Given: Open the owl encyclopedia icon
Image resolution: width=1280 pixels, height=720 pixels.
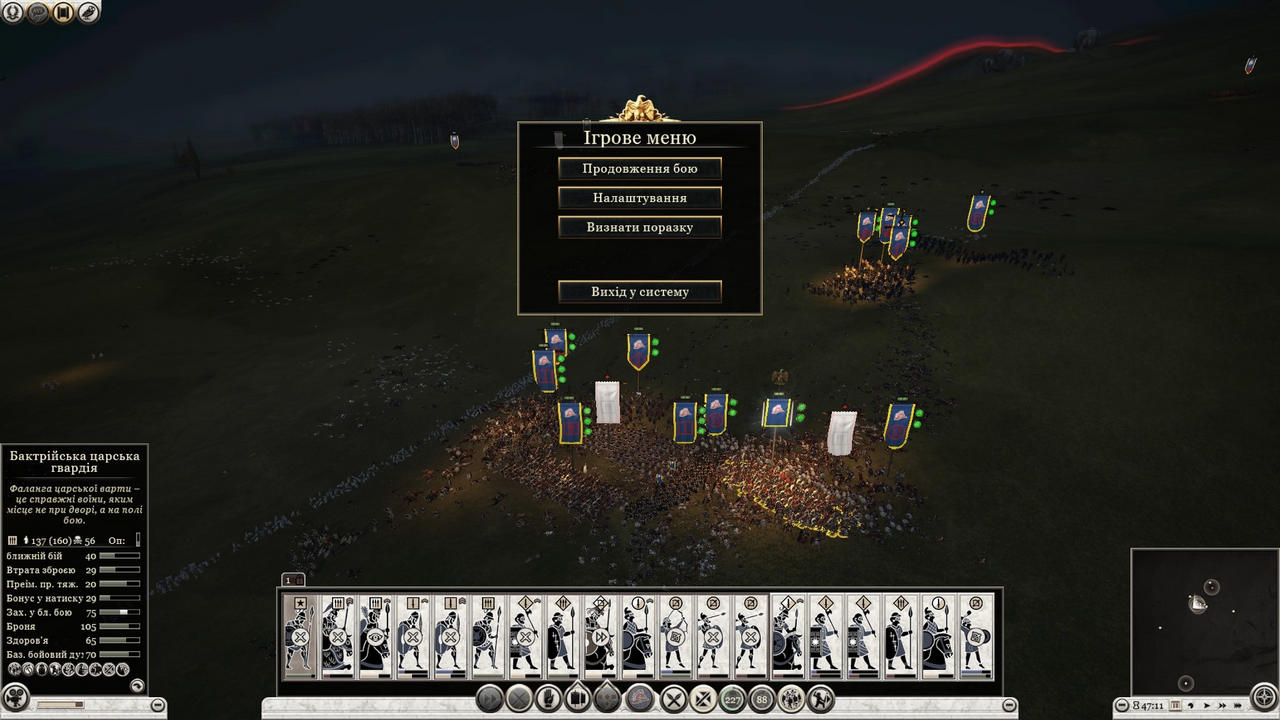Looking at the screenshot, I should [x=88, y=13].
